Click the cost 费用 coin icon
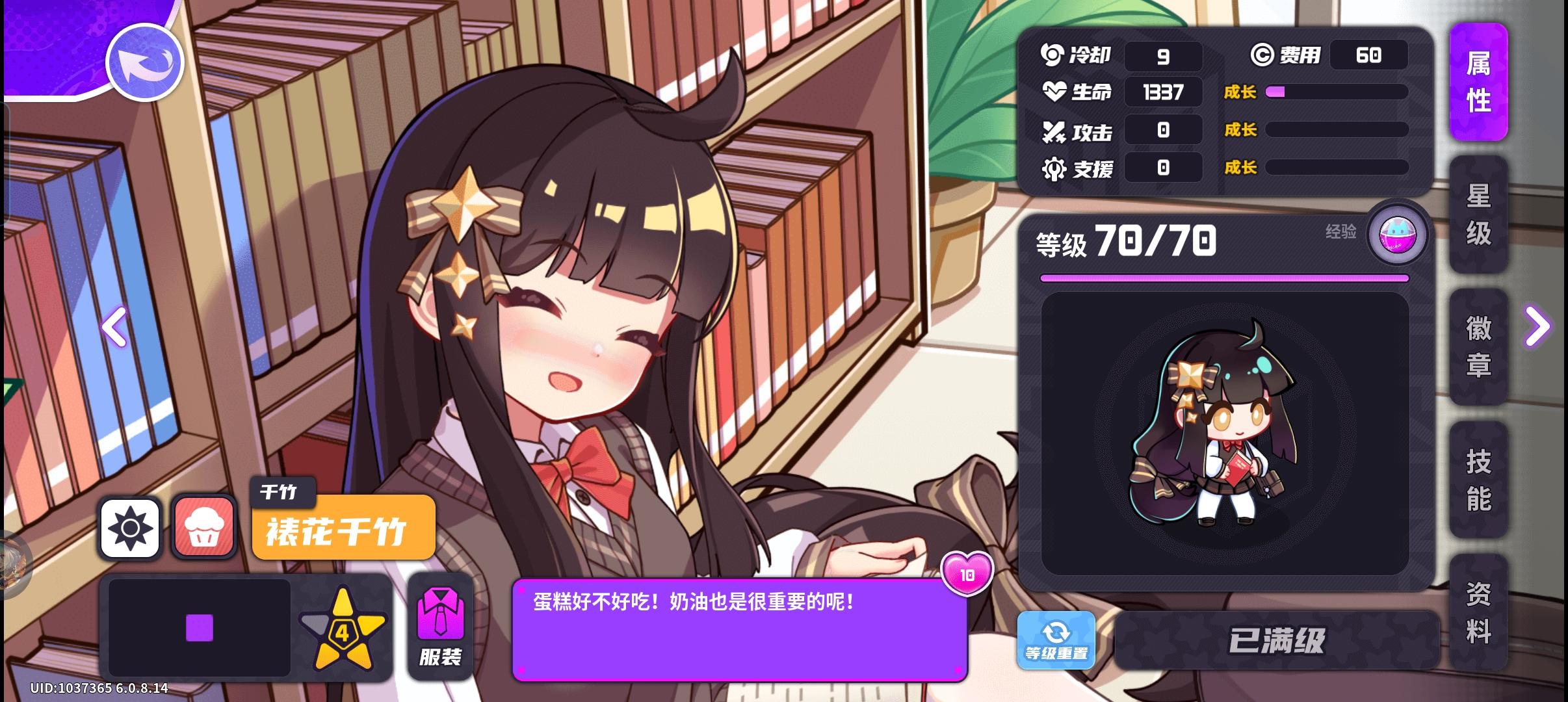This screenshot has width=1568, height=702. tap(1261, 56)
